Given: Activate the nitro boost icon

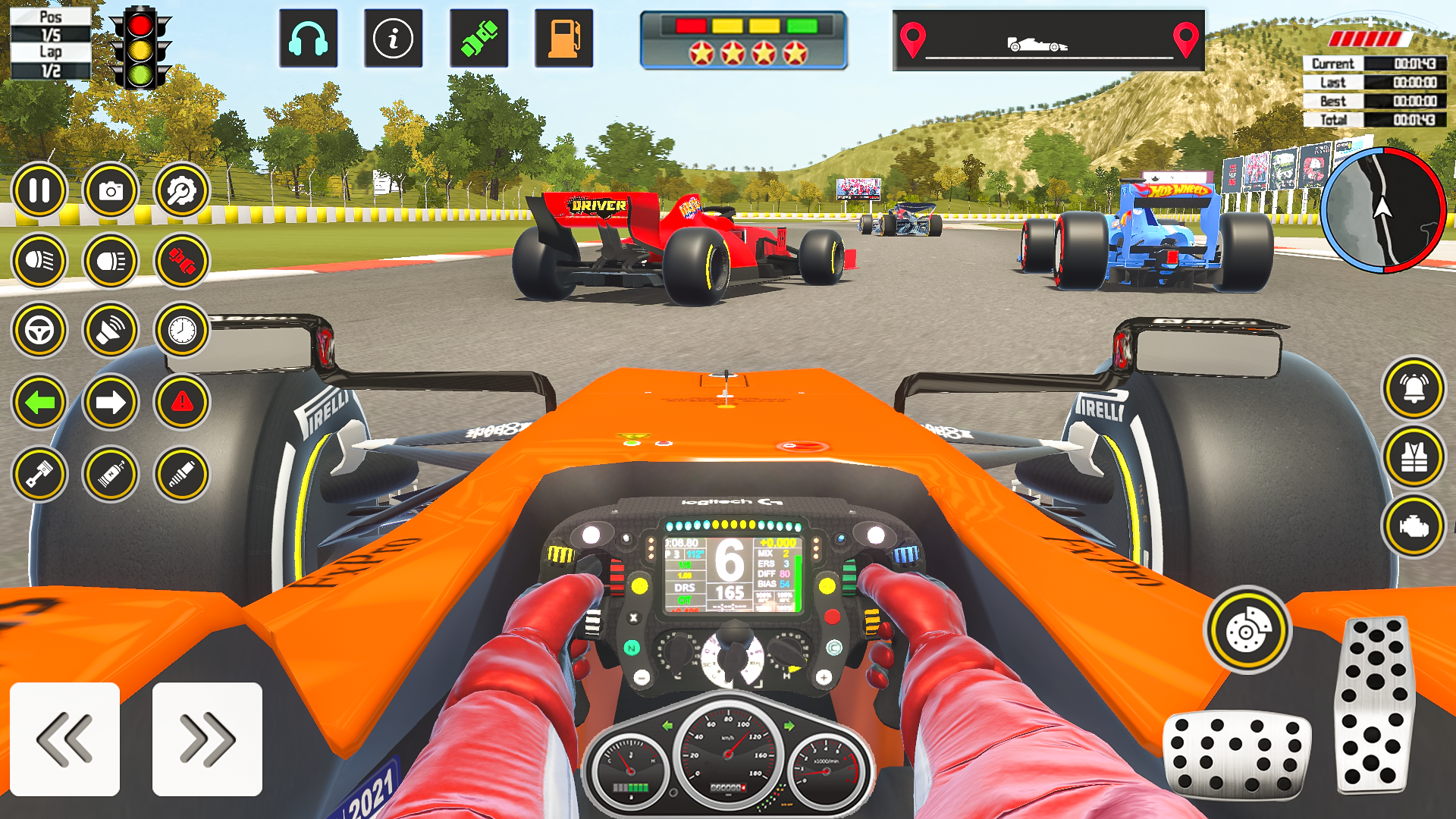Looking at the screenshot, I should pyautogui.click(x=111, y=475).
